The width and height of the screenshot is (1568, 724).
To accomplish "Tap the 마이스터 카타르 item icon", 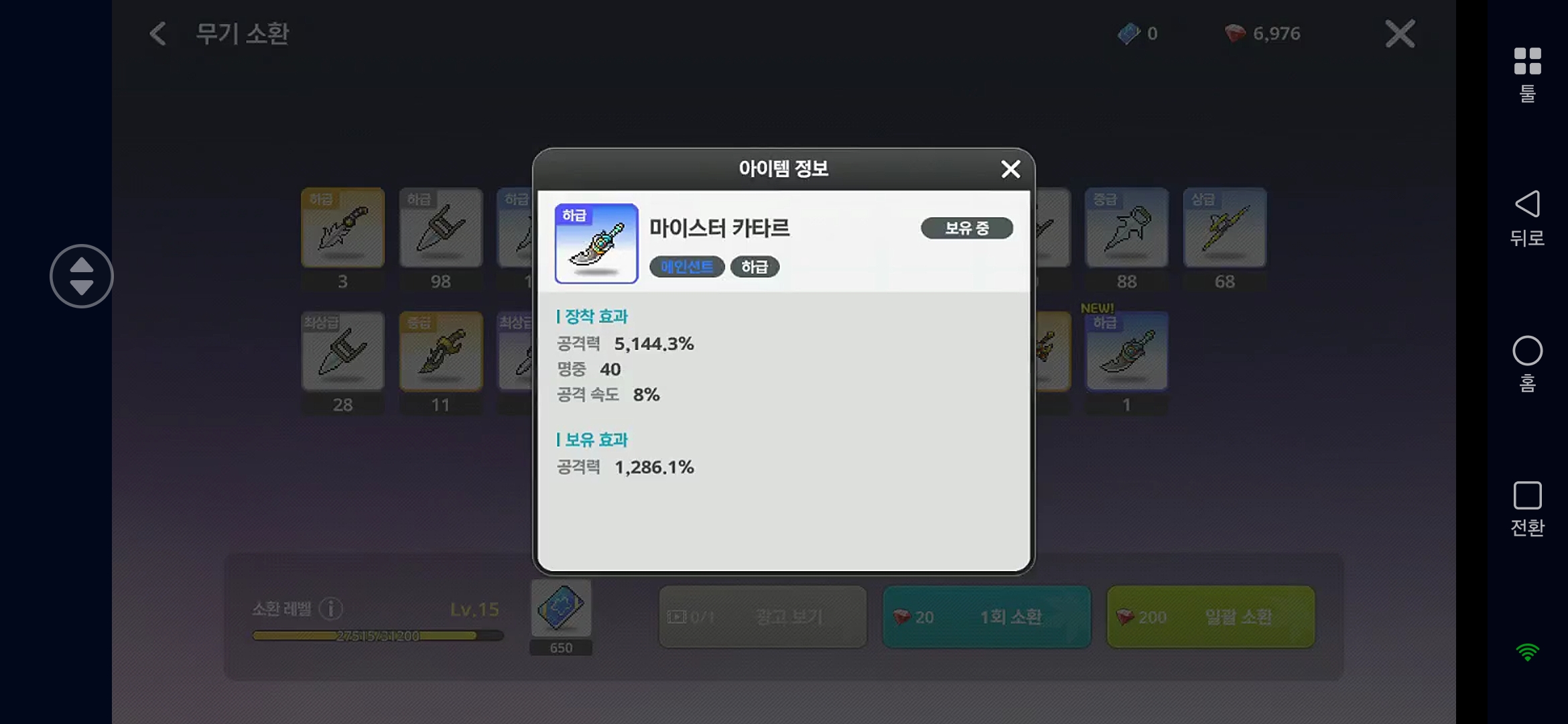I will click(596, 243).
